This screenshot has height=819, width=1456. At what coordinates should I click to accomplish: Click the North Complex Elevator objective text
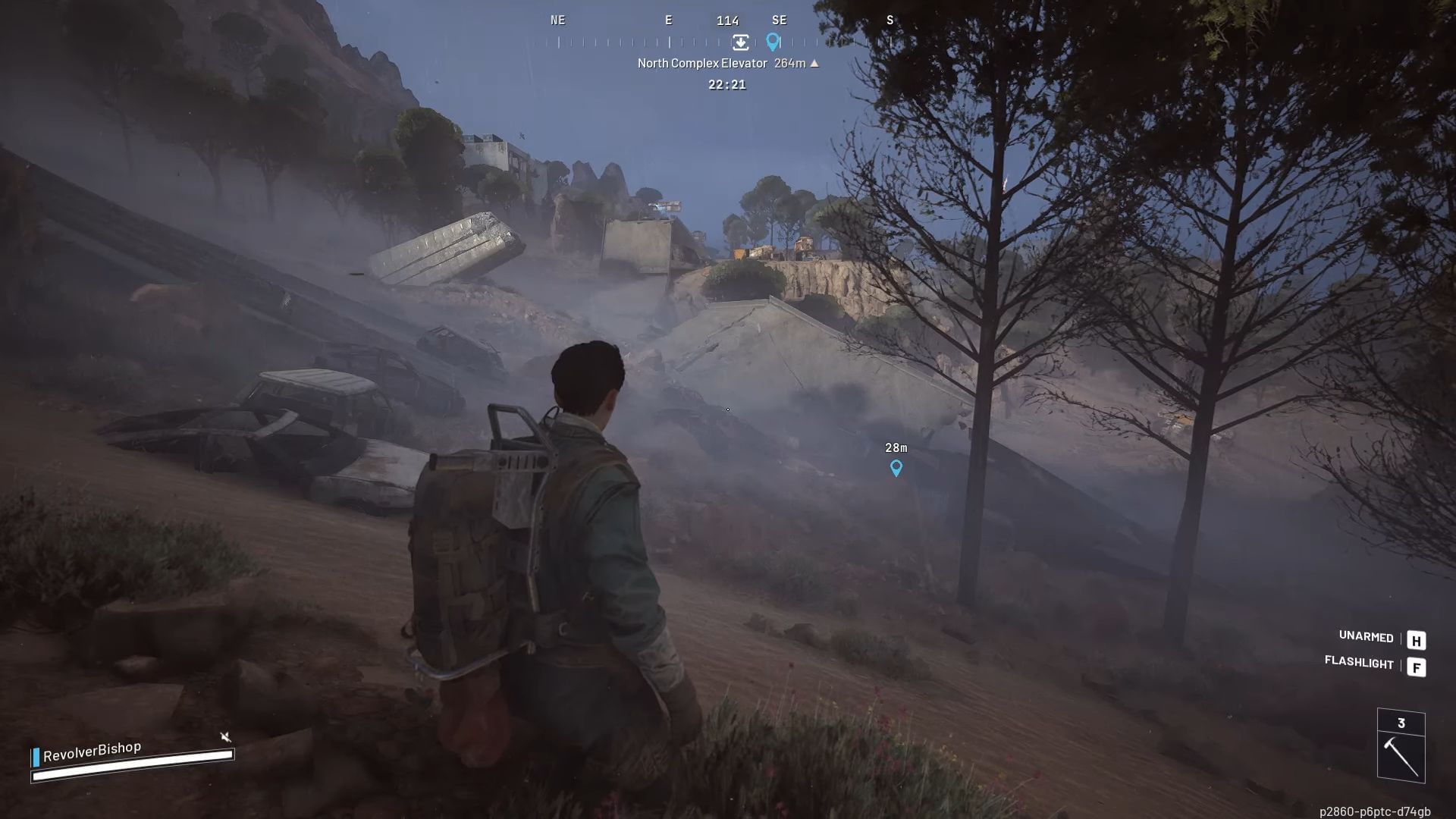(701, 64)
